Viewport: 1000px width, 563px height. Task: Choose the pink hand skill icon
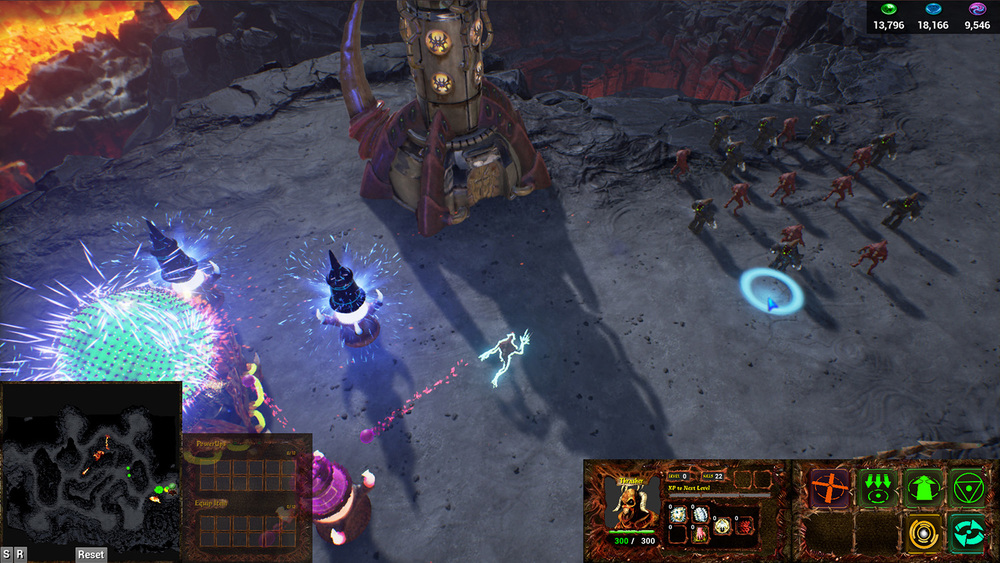(699, 533)
